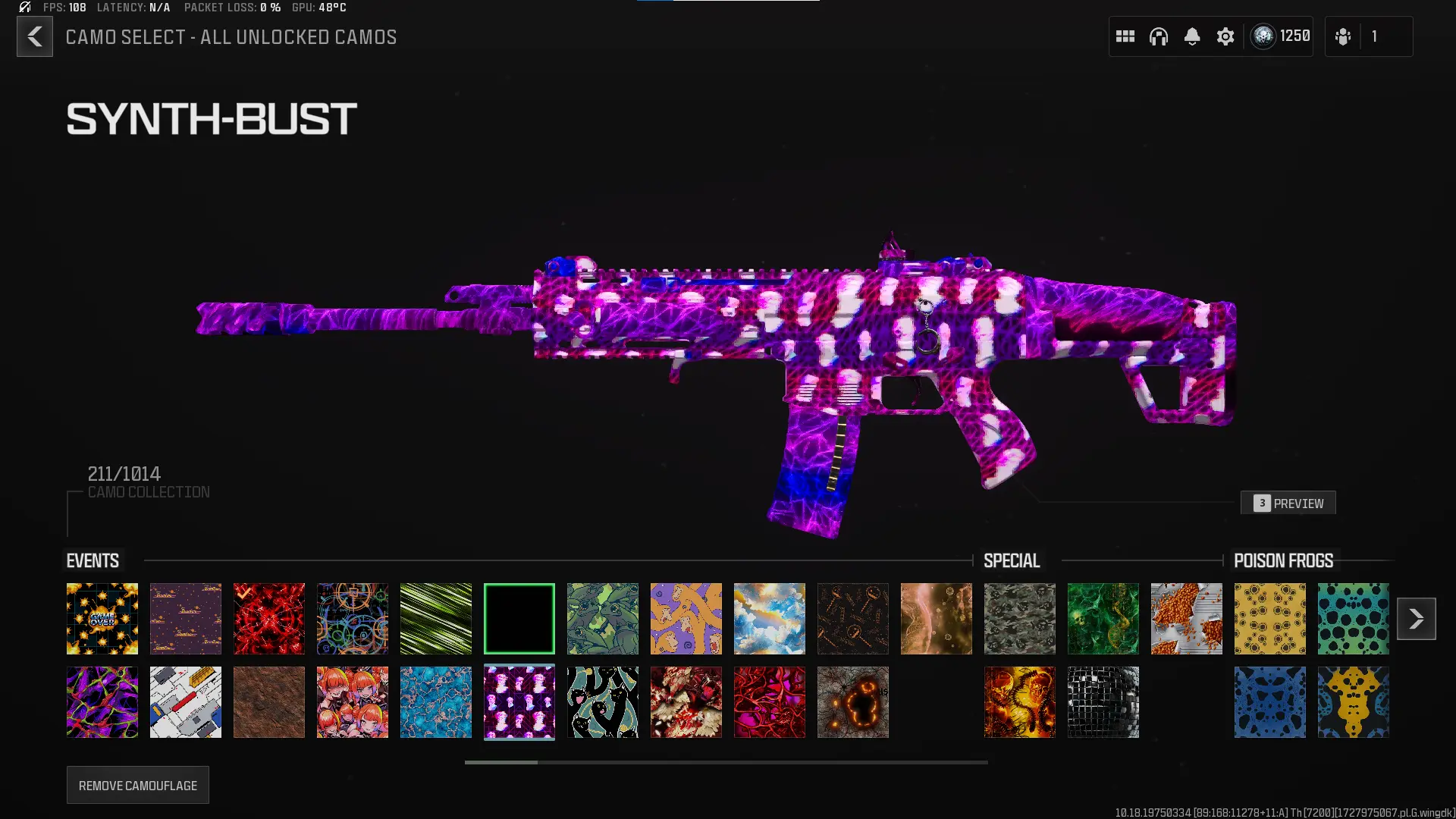Equip the blue Poison Frogs camo
1456x819 pixels.
tap(1269, 701)
